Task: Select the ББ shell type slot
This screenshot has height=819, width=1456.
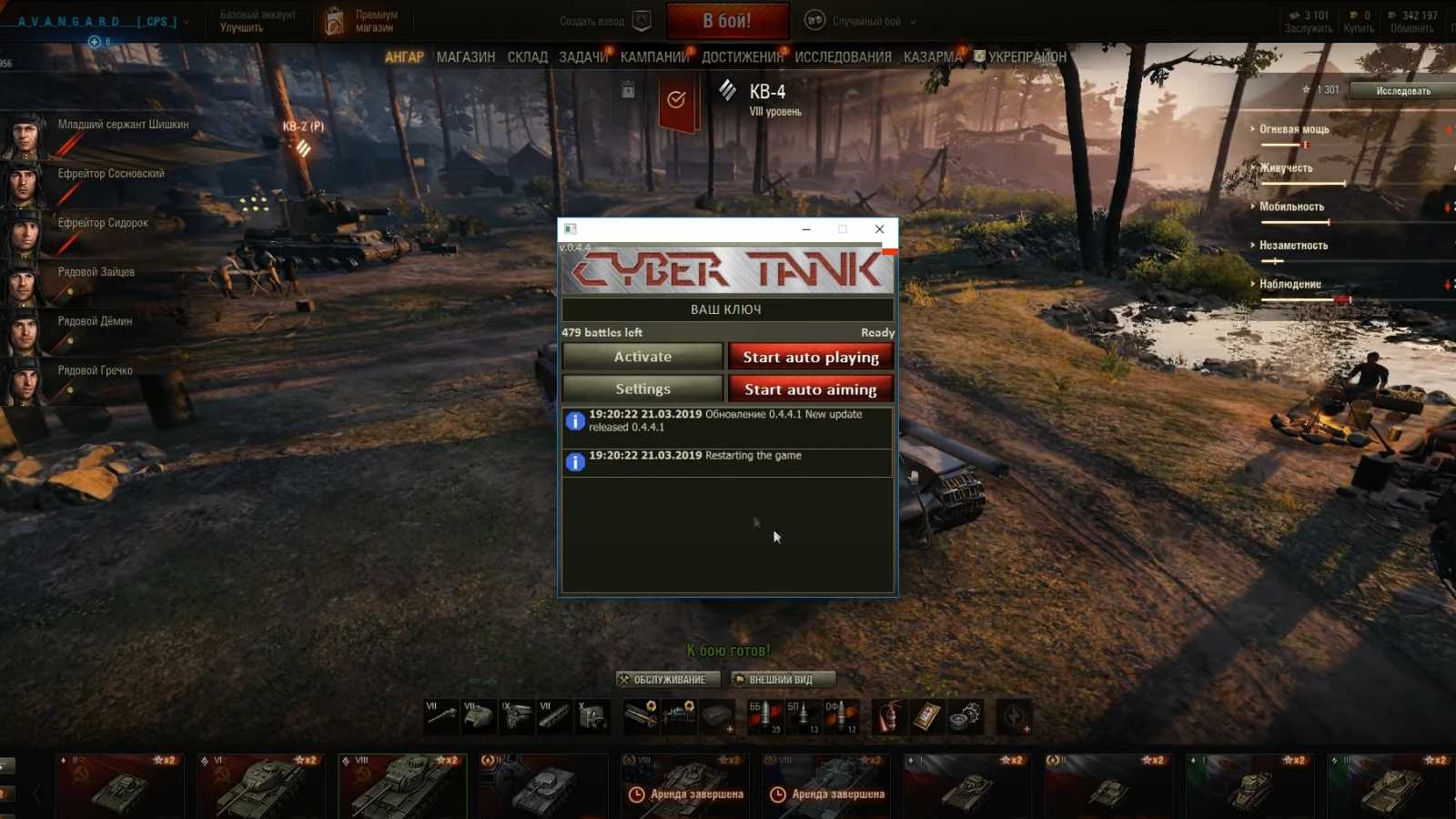Action: pos(764,716)
